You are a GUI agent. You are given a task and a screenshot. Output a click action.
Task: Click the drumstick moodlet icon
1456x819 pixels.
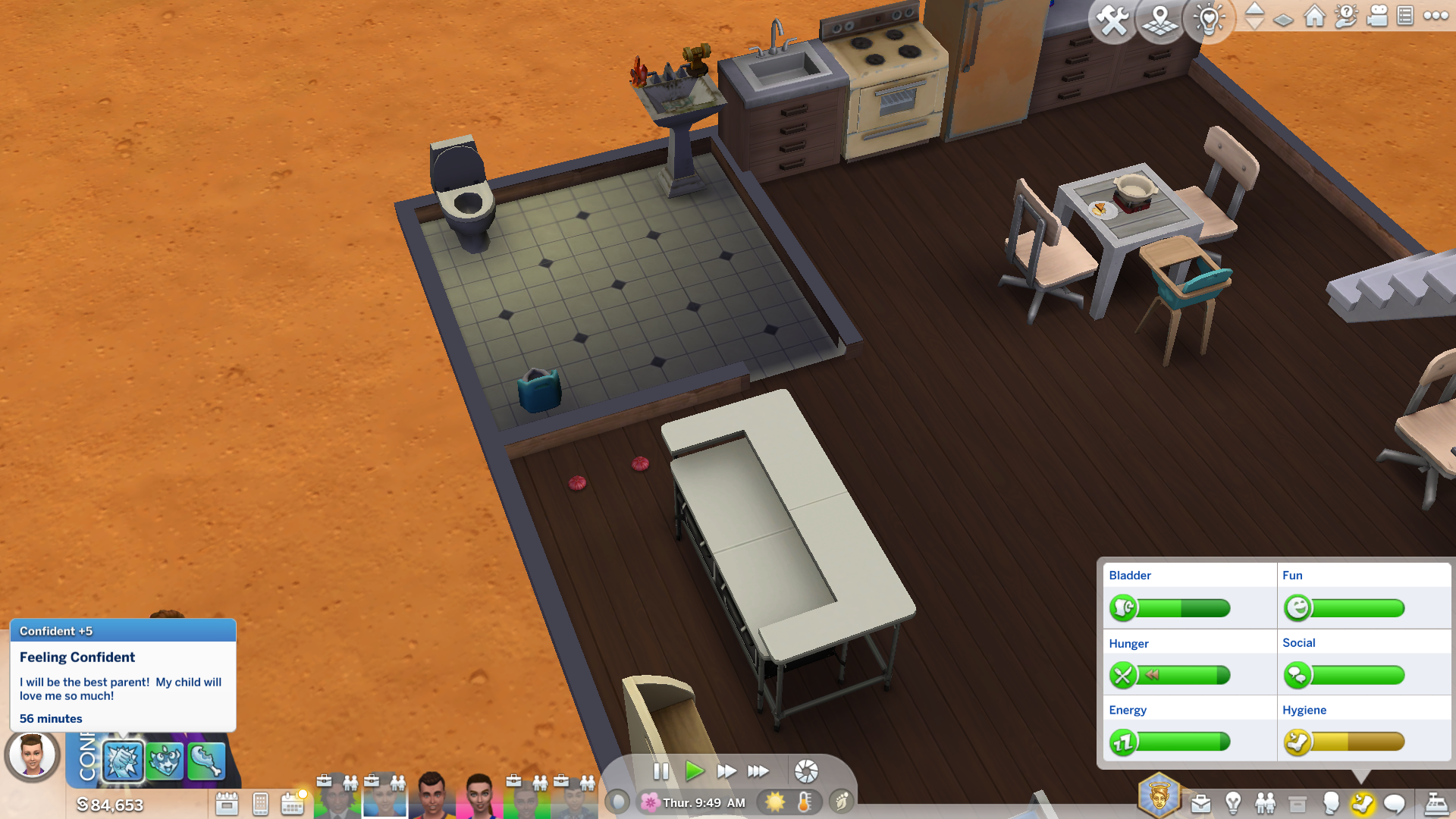[206, 761]
